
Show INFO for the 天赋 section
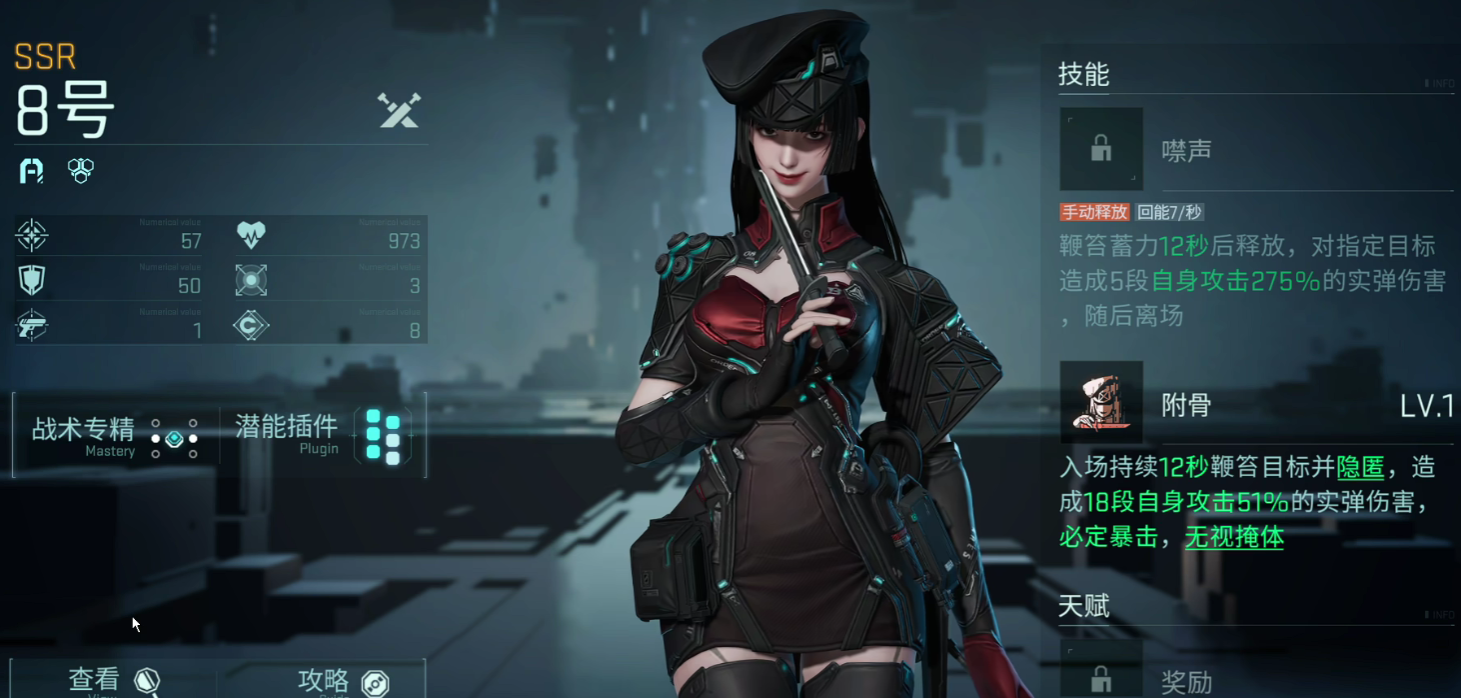[x=1439, y=615]
